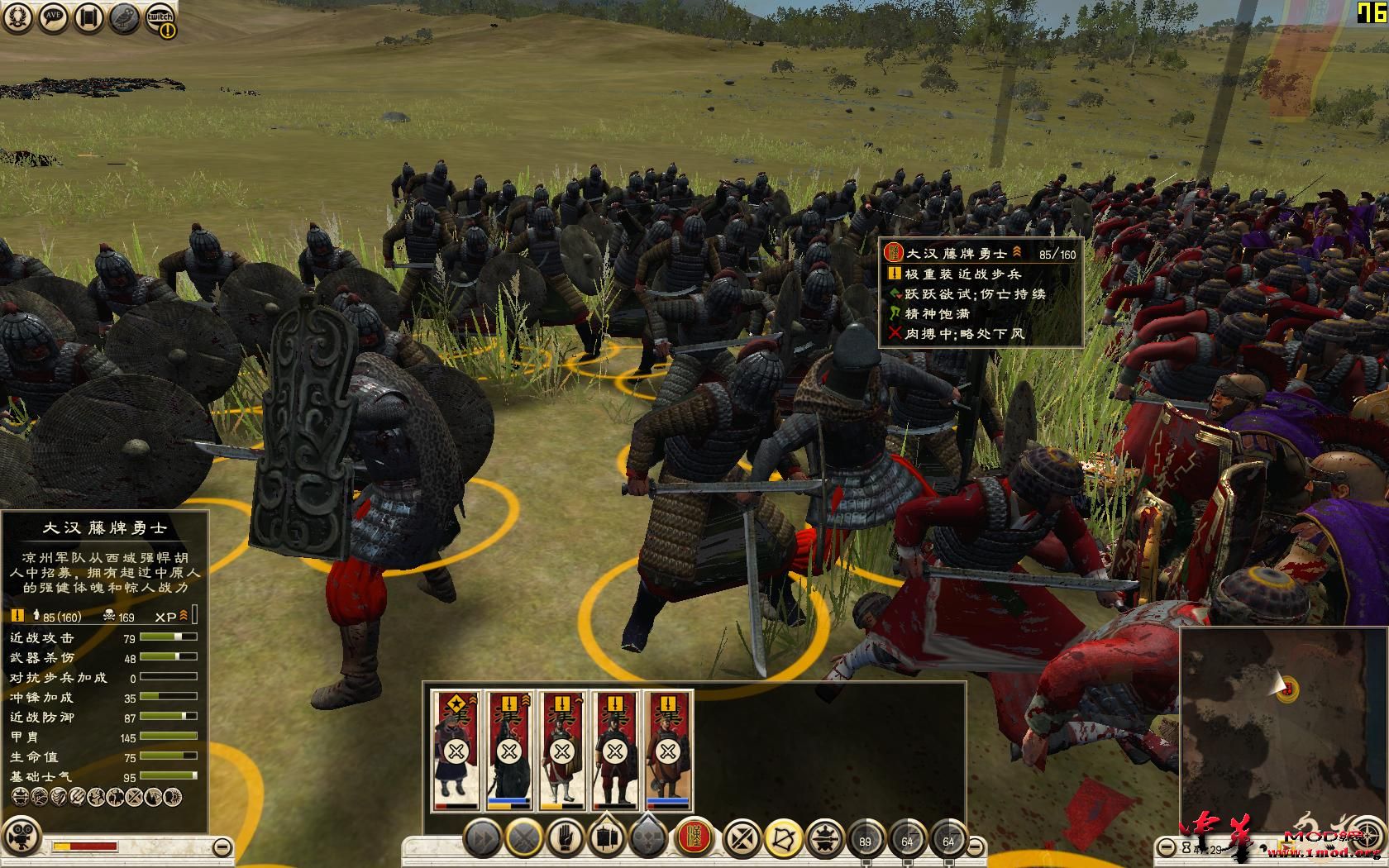The width and height of the screenshot is (1389, 868).
Task: Click the fast-forward run button
Action: (x=481, y=840)
